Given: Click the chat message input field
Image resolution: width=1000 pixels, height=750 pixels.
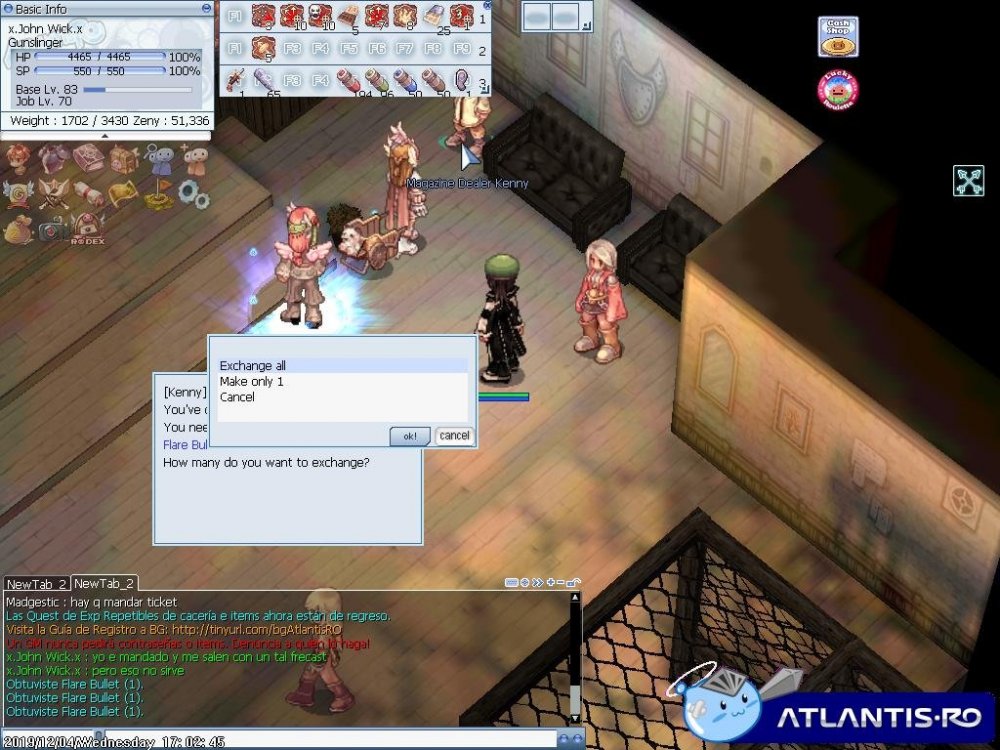Looking at the screenshot, I should pyautogui.click(x=350, y=740).
